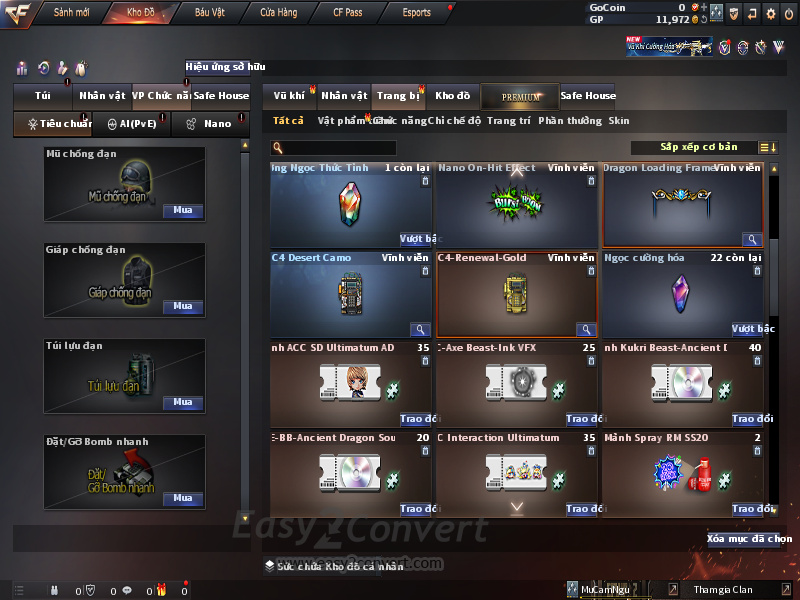800x600 pixels.
Task: Filter items by Skin
Action: pos(619,121)
